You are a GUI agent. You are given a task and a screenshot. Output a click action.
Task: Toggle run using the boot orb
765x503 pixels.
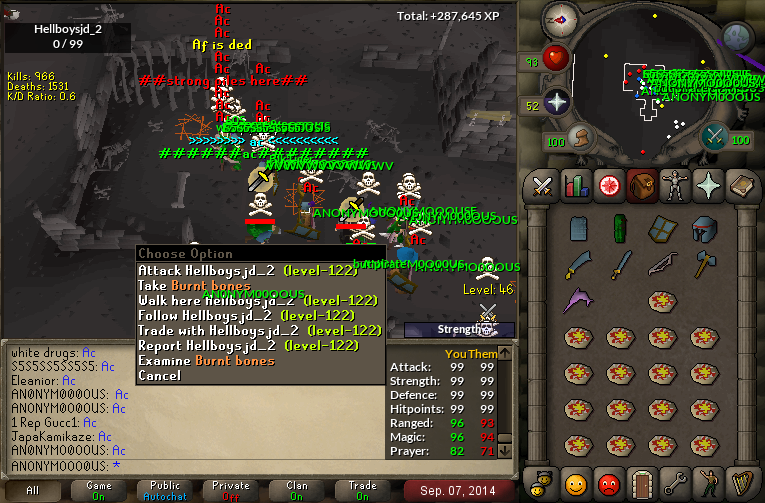point(578,138)
